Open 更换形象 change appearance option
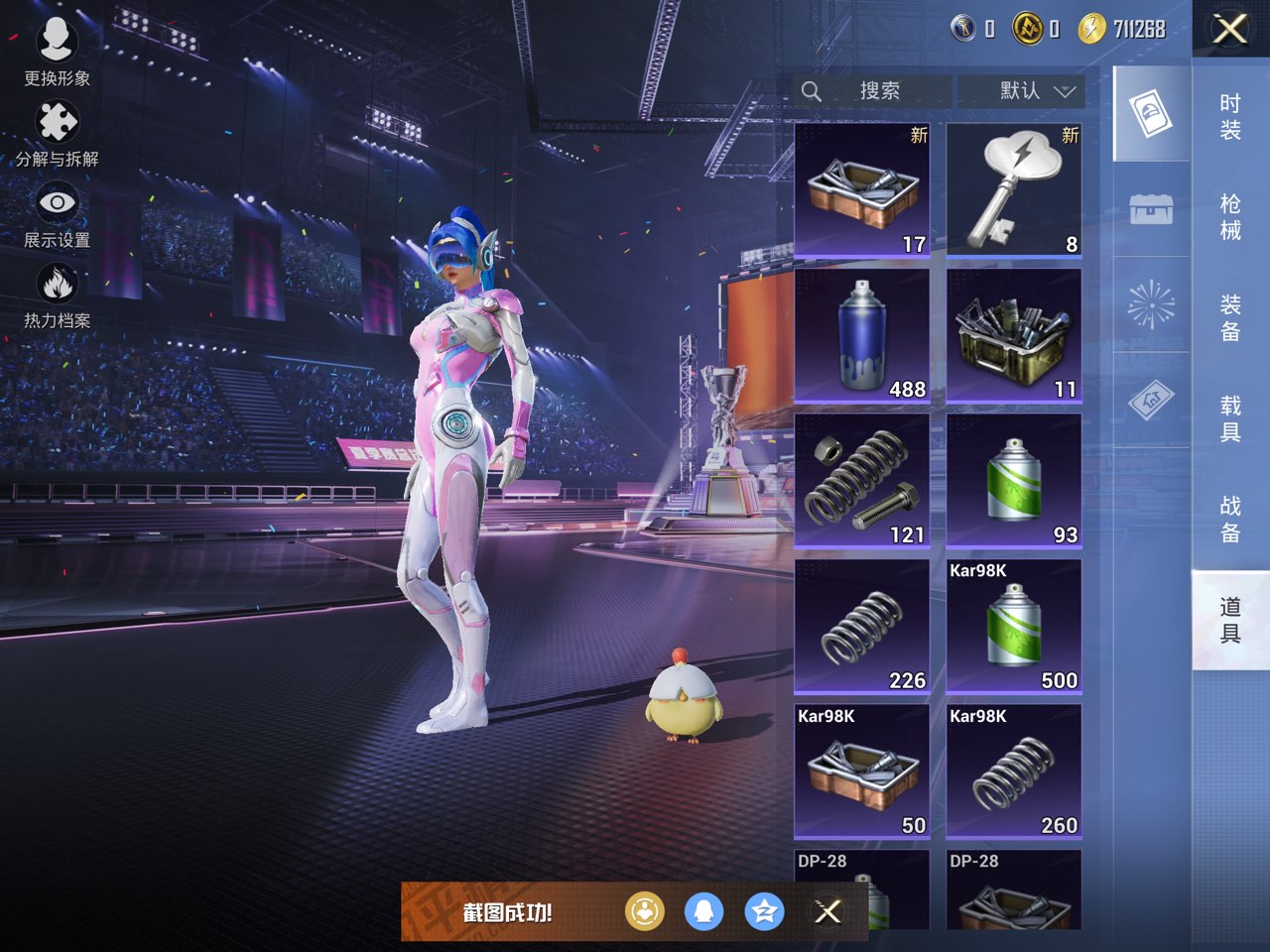Image resolution: width=1270 pixels, height=952 pixels. click(x=57, y=52)
